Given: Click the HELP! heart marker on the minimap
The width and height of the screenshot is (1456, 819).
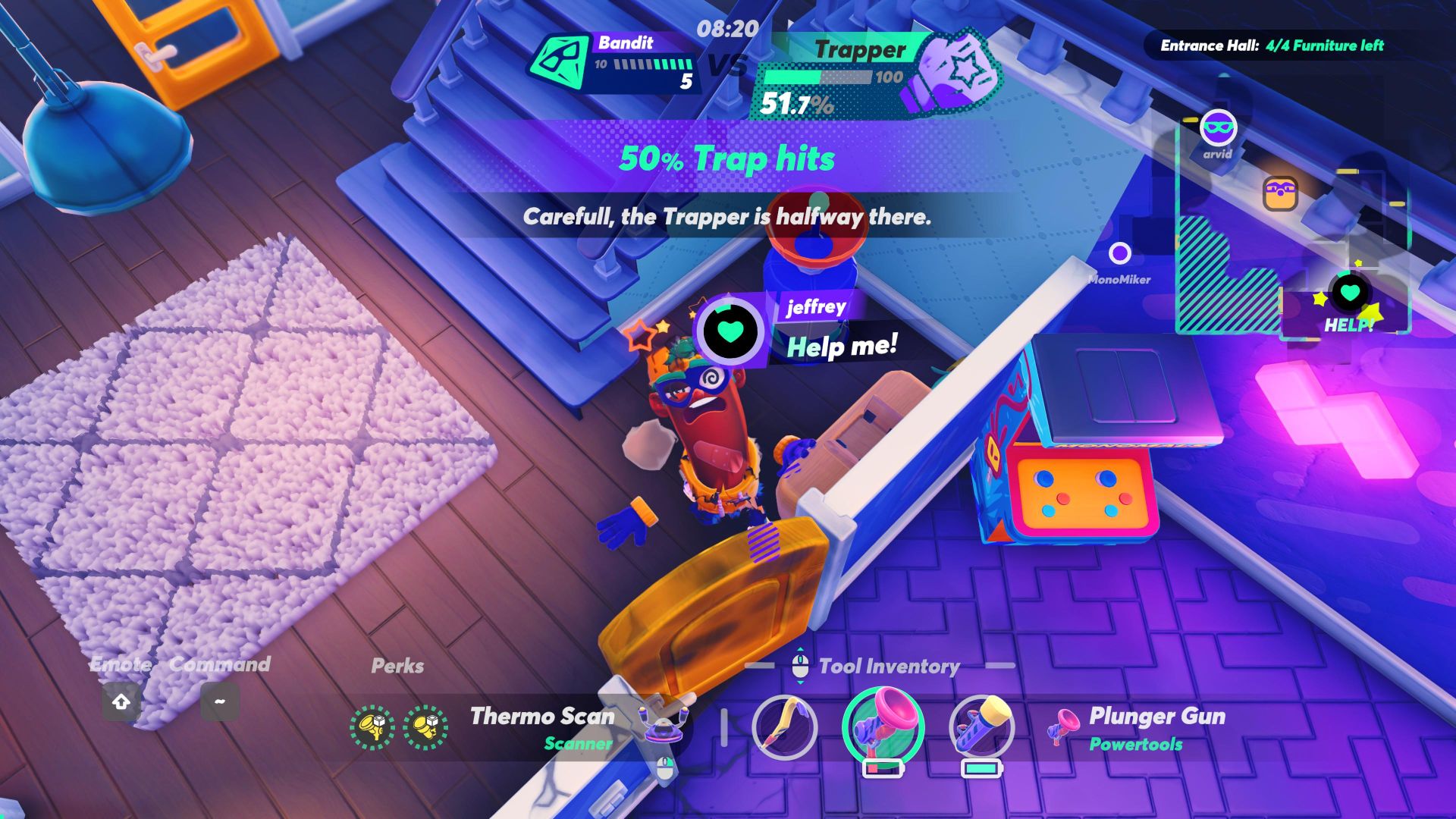Looking at the screenshot, I should point(1350,293).
